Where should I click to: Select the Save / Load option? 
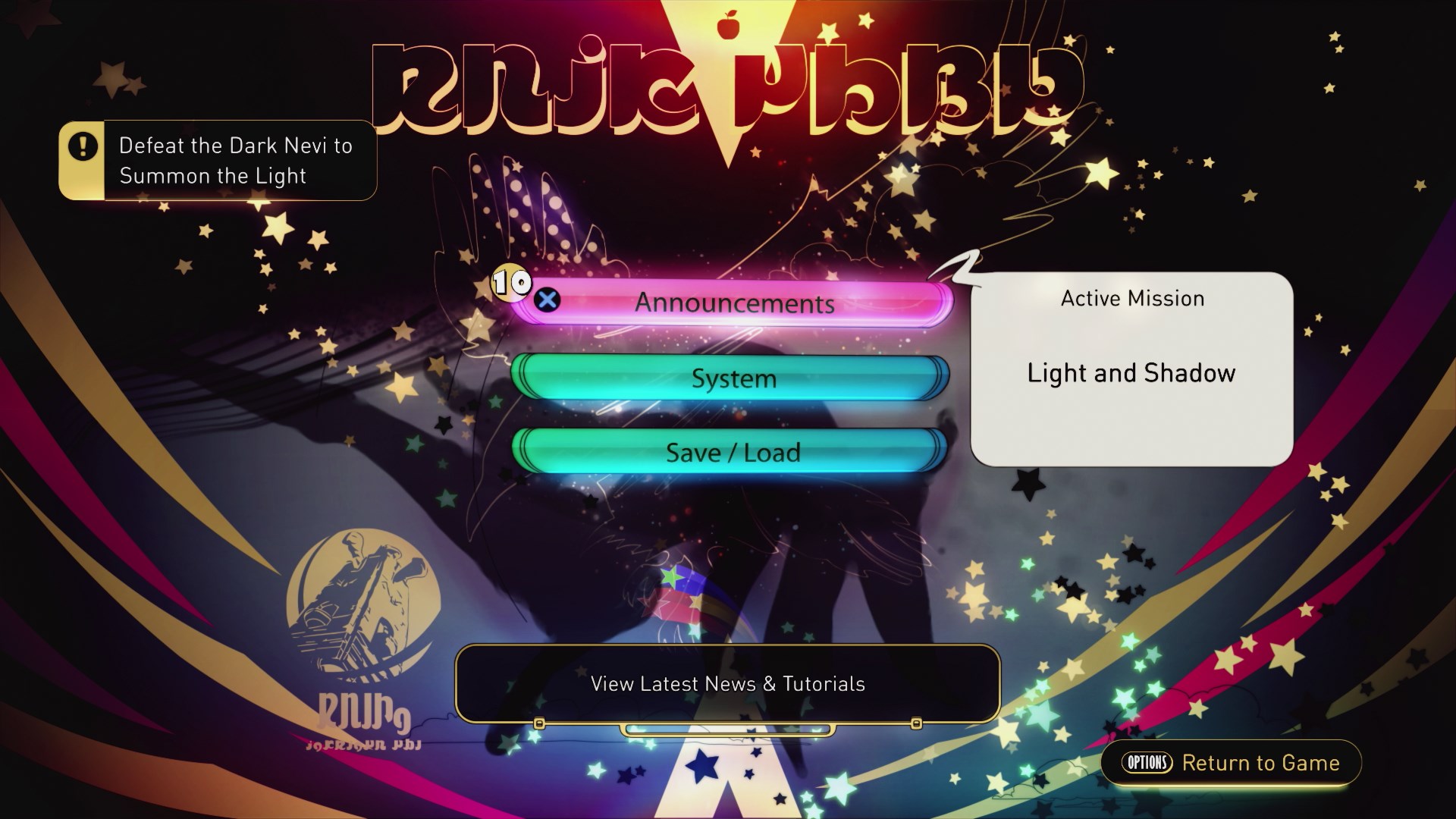tap(733, 452)
